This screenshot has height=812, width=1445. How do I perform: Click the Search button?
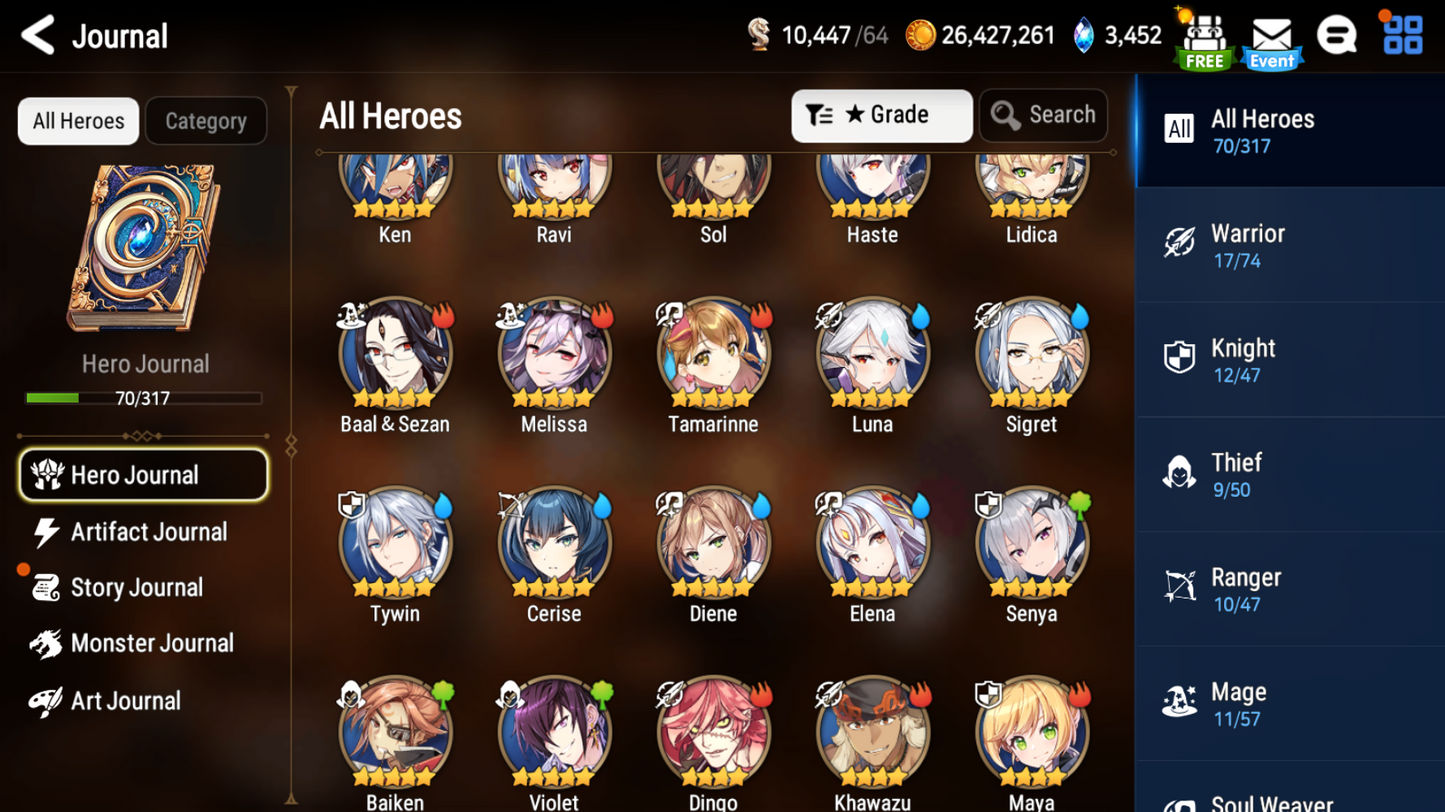(x=1043, y=115)
